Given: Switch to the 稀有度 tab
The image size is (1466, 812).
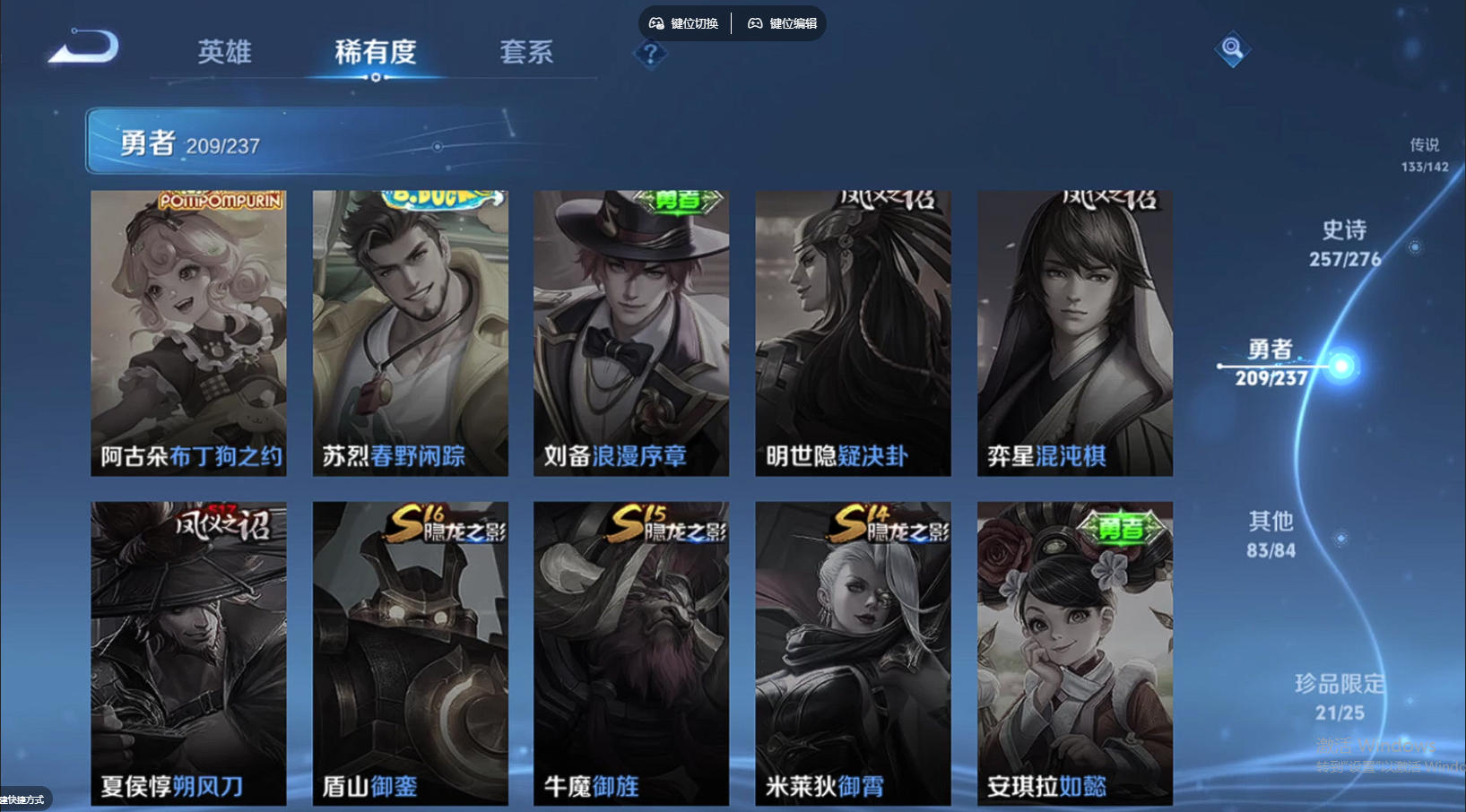Looking at the screenshot, I should click(x=375, y=54).
